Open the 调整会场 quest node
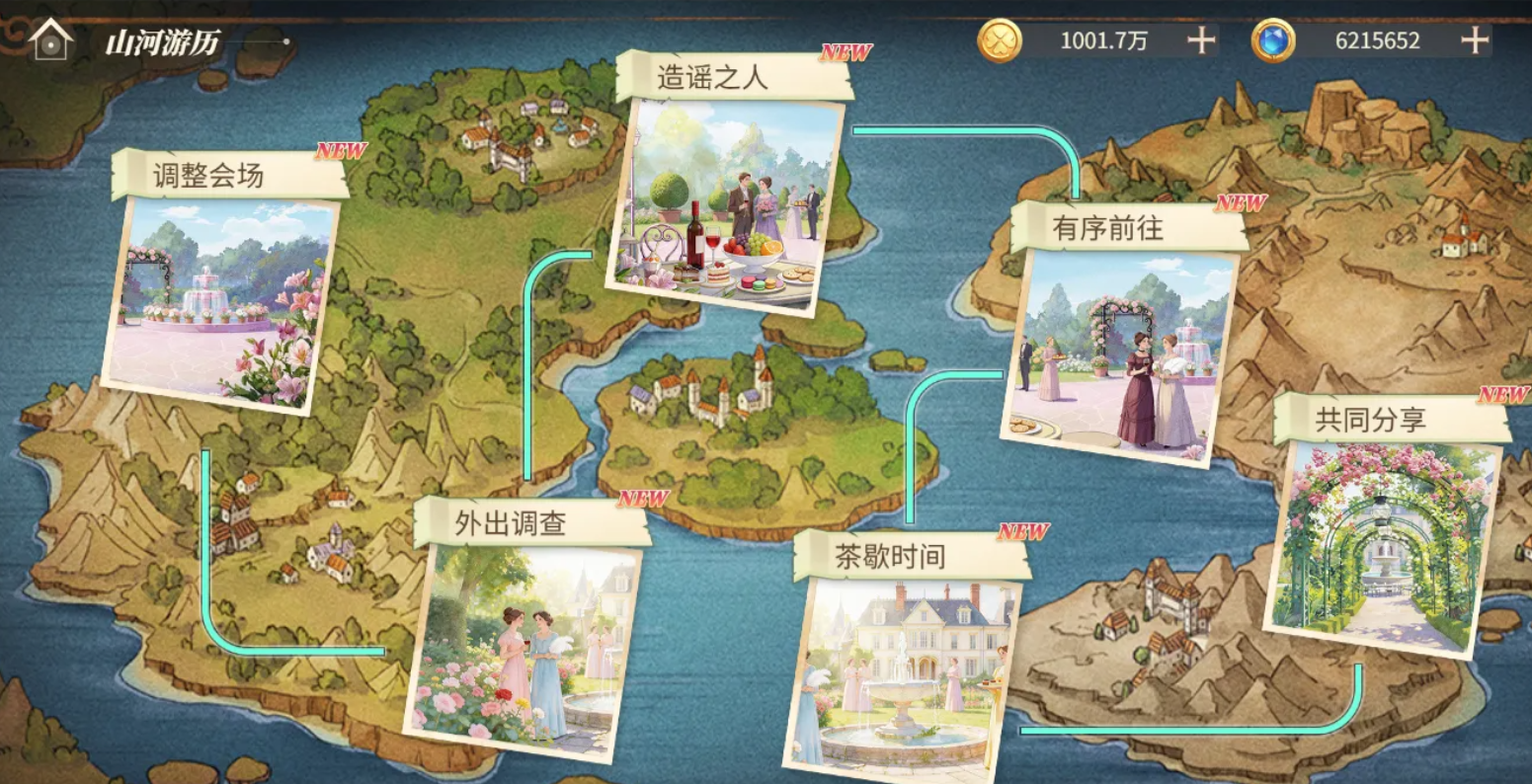This screenshot has height=784, width=1532. tap(219, 306)
